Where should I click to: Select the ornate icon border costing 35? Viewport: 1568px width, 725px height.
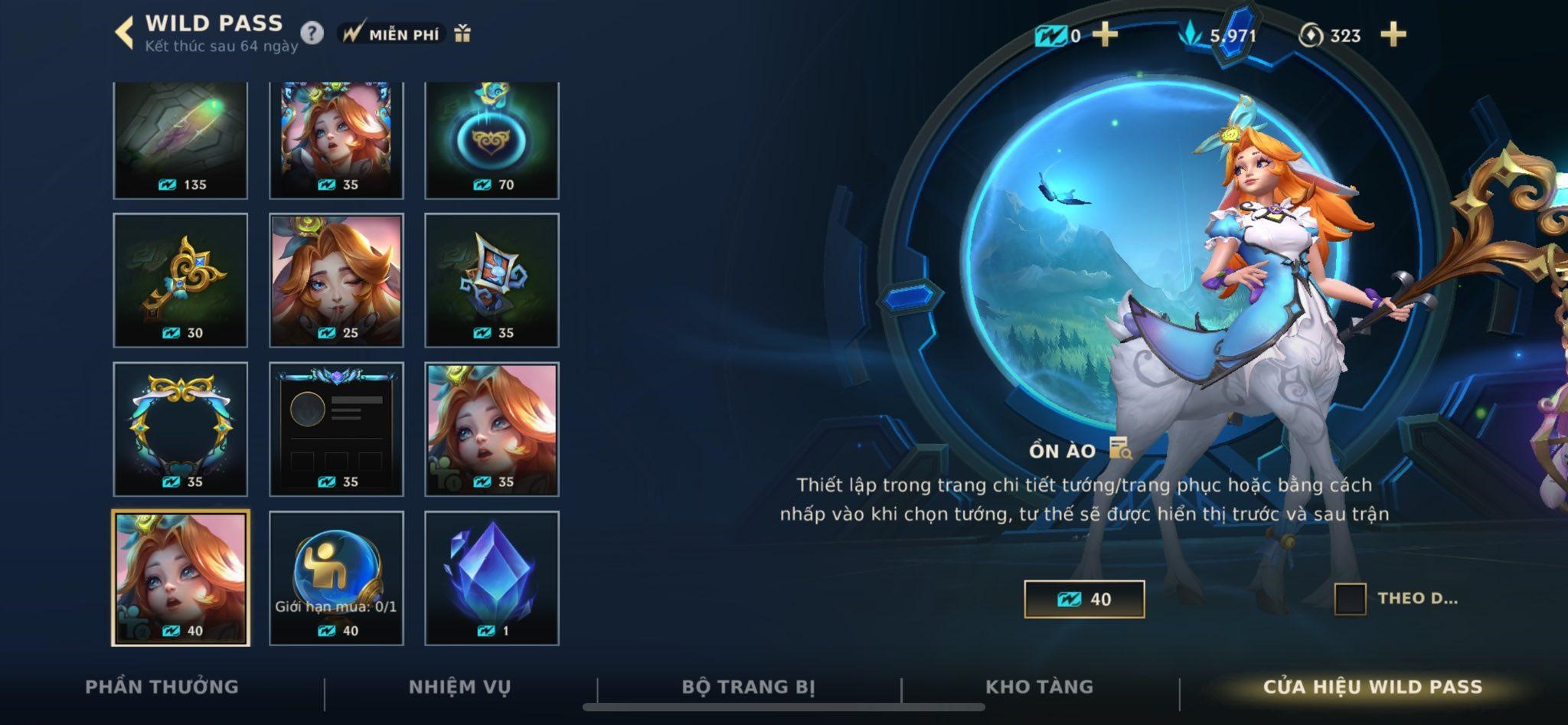click(x=181, y=429)
